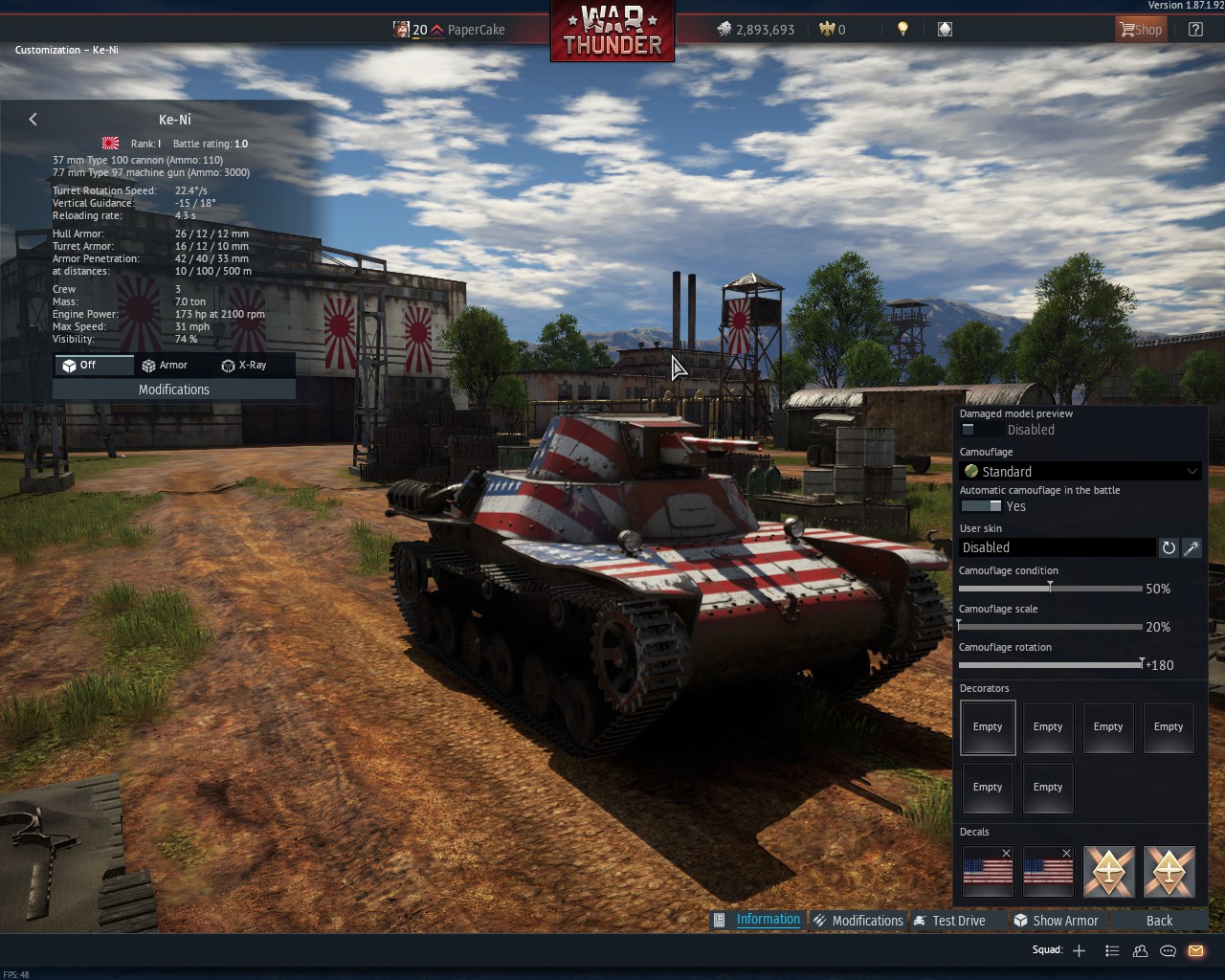Open the Camouflage Standard dropdown
The image size is (1225, 980).
point(1080,471)
